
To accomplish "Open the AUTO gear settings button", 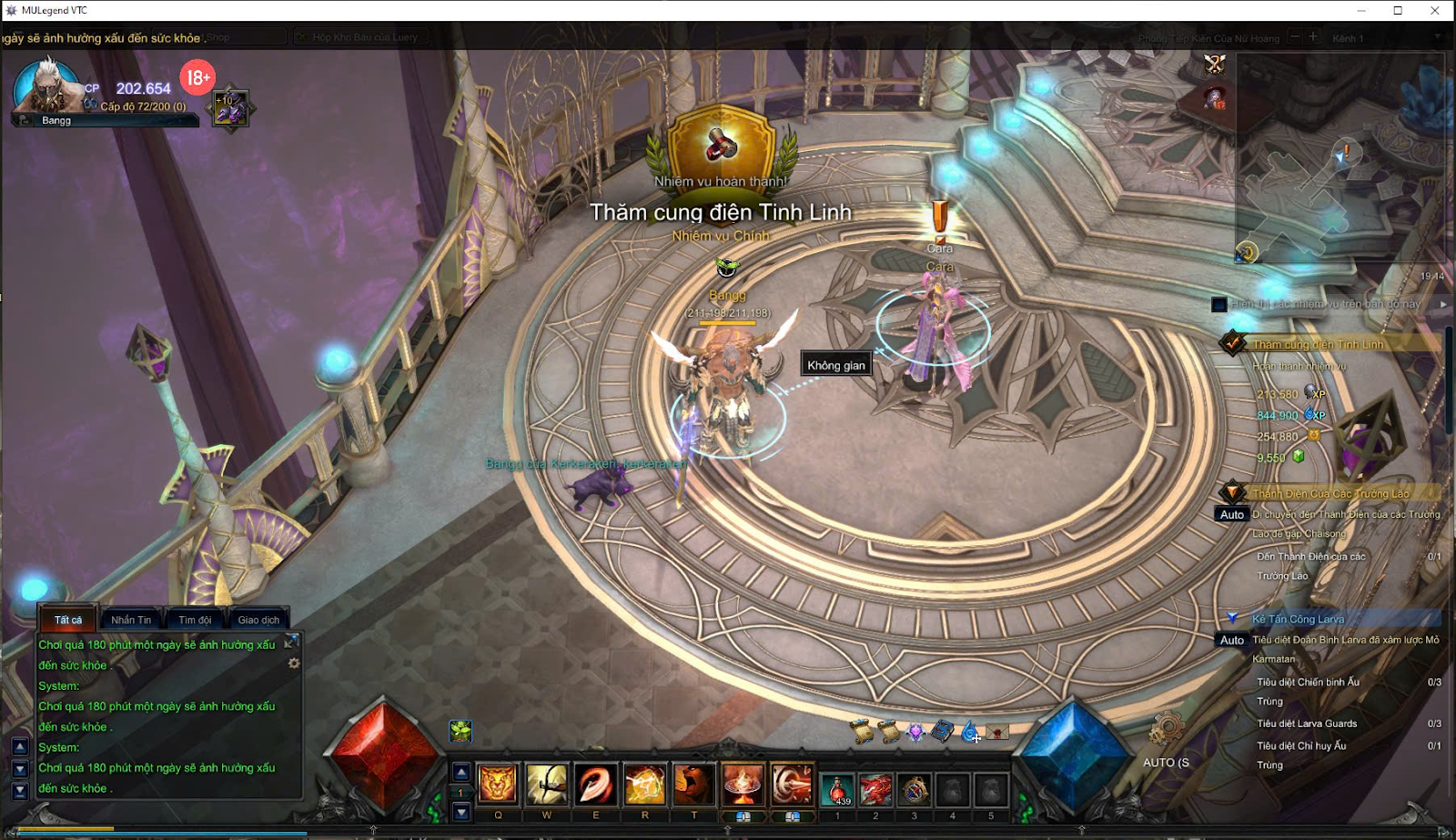I will click(1165, 730).
